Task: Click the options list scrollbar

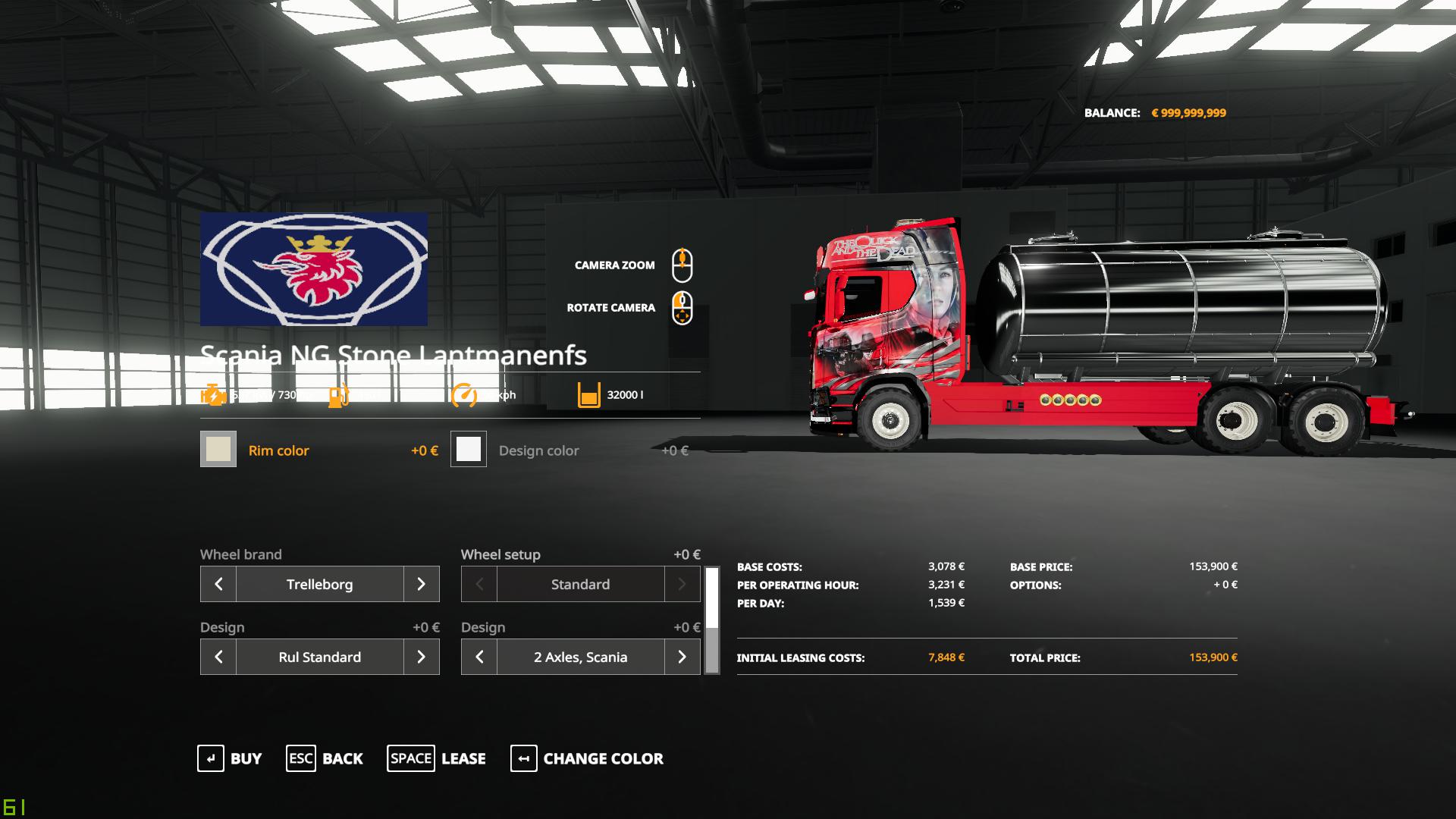Action: click(712, 620)
